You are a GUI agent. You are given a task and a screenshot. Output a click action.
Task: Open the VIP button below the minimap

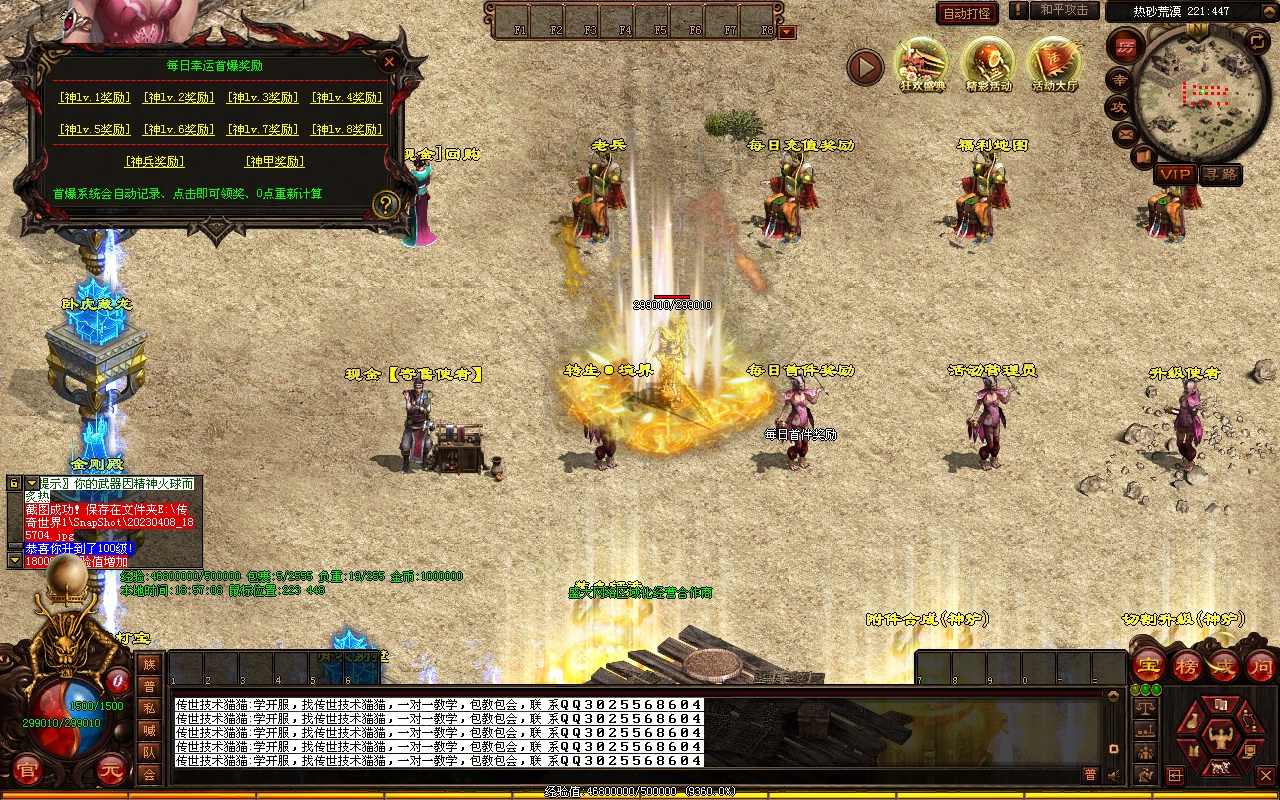point(1175,174)
